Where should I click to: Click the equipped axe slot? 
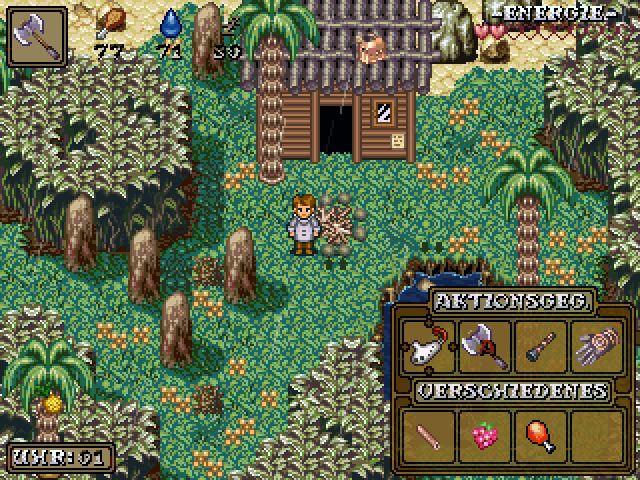pyautogui.click(x=35, y=35)
